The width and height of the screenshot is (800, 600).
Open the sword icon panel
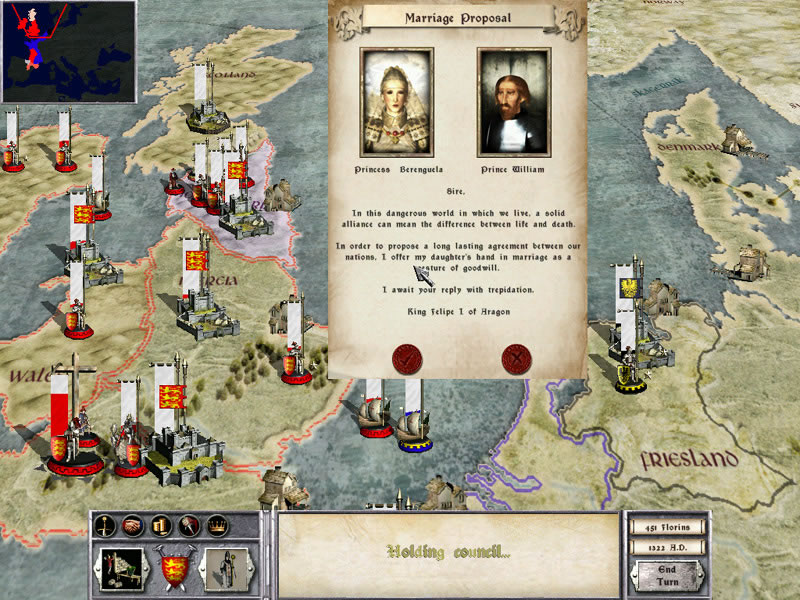pos(105,525)
